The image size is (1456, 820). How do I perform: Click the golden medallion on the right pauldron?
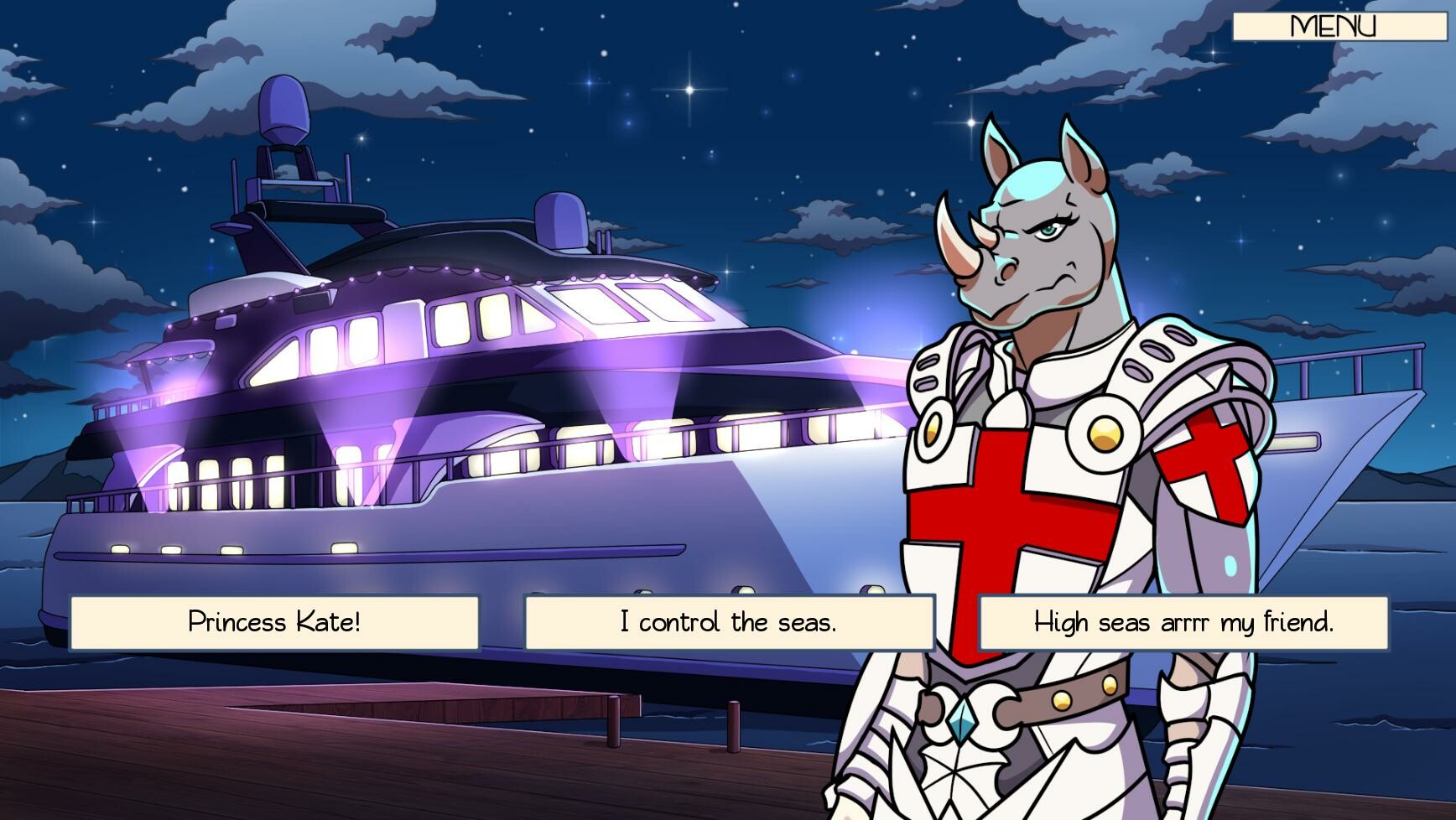1105,436
